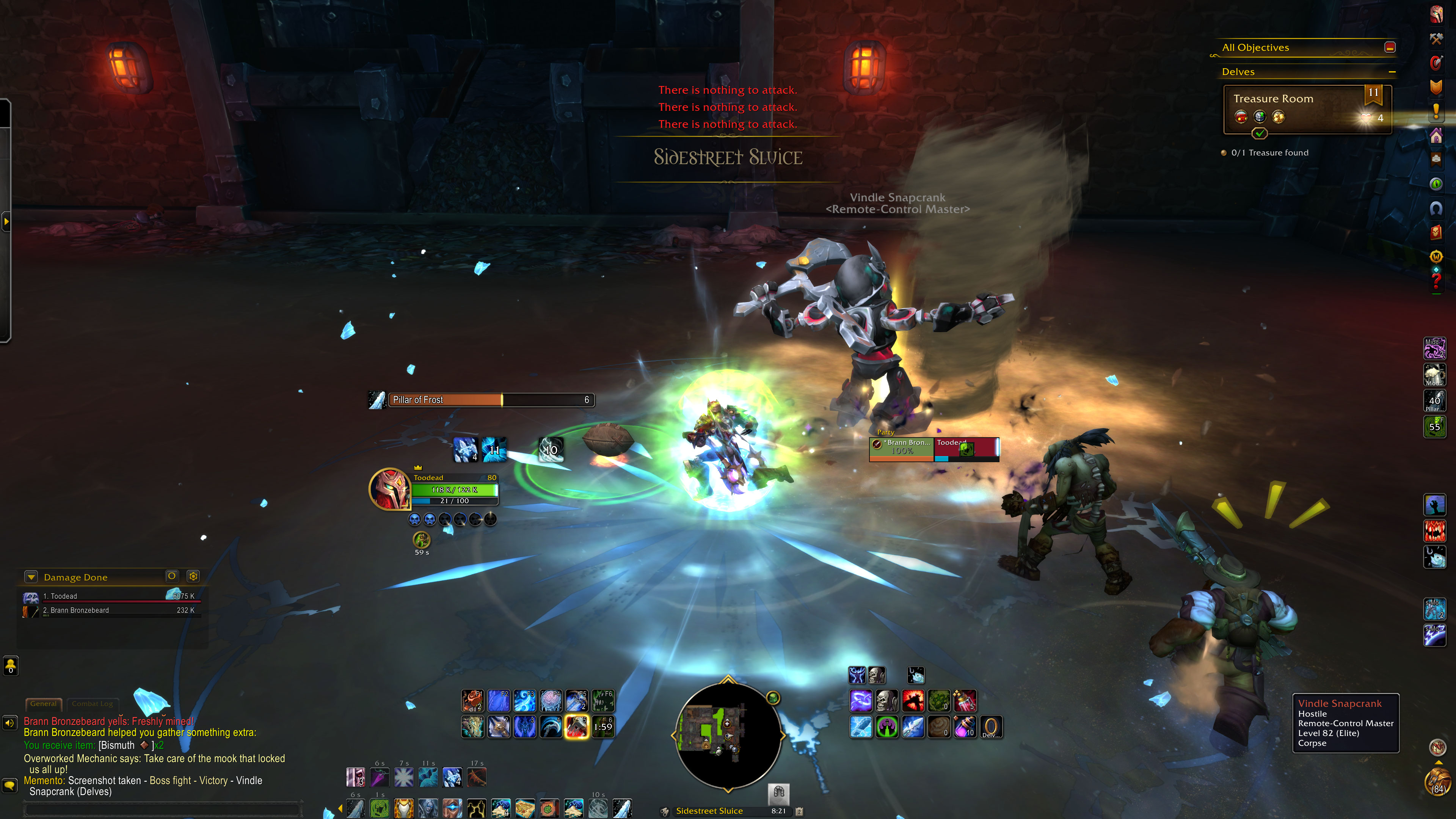The height and width of the screenshot is (819, 1456).
Task: Open the chat speech bubble menu
Action: click(9, 785)
